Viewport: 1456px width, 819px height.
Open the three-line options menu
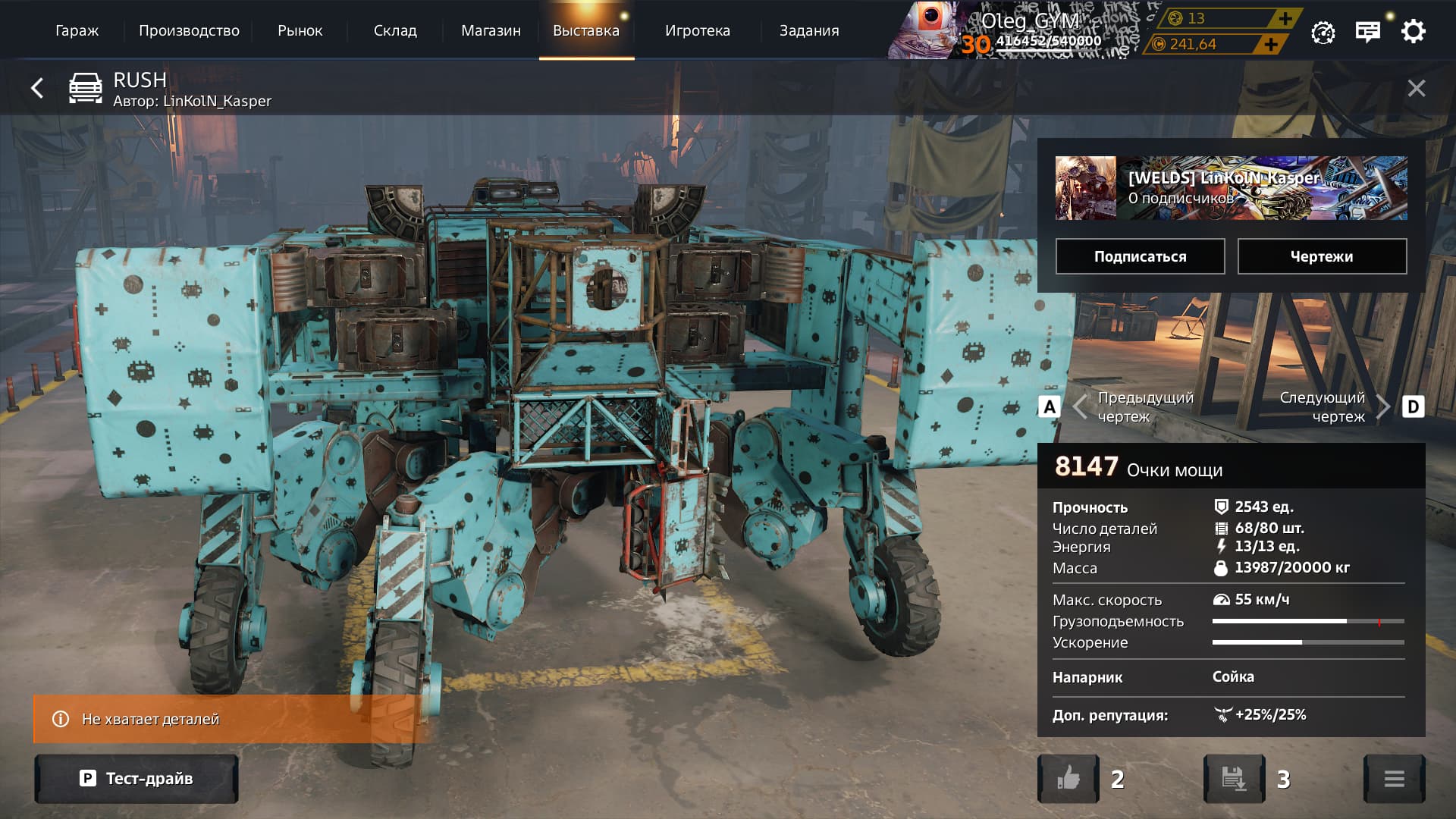[x=1394, y=779]
